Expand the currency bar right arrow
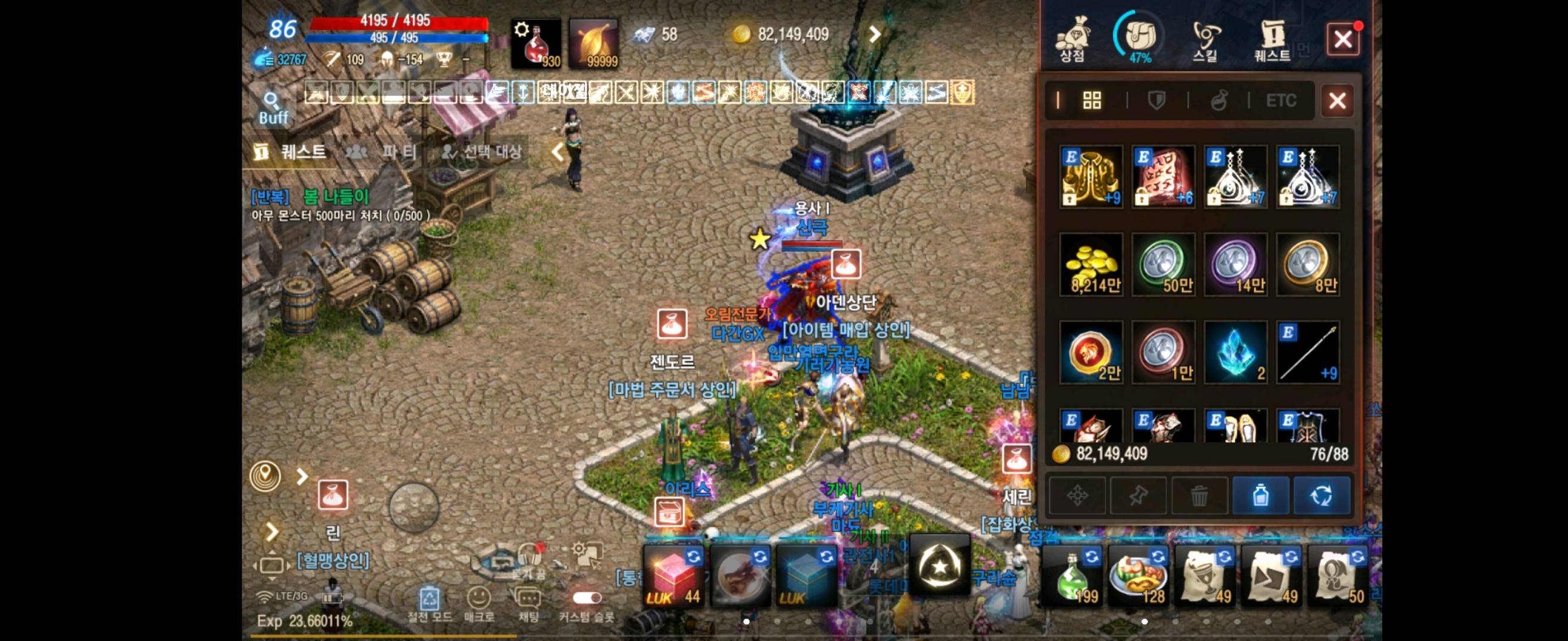This screenshot has width=1568, height=641. (x=877, y=34)
